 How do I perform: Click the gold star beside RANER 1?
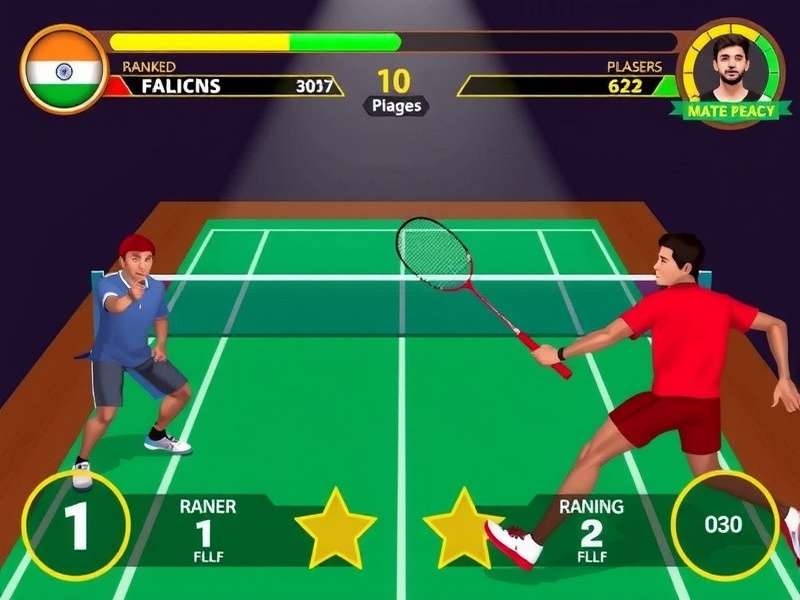[x=335, y=528]
